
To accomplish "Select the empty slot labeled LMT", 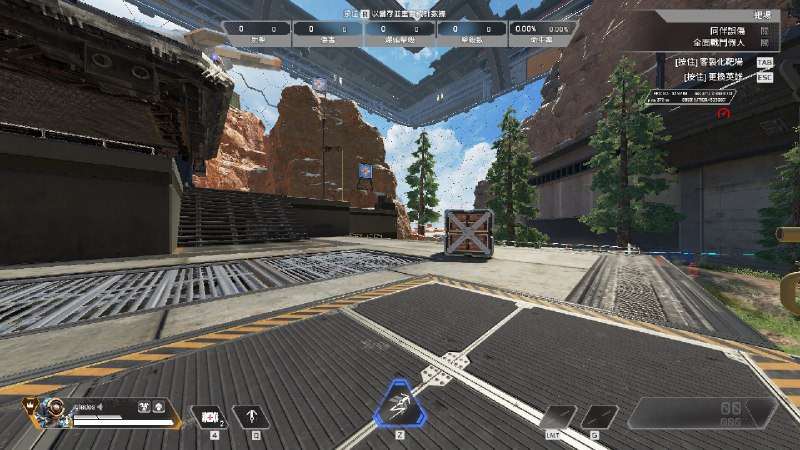I will [x=558, y=417].
